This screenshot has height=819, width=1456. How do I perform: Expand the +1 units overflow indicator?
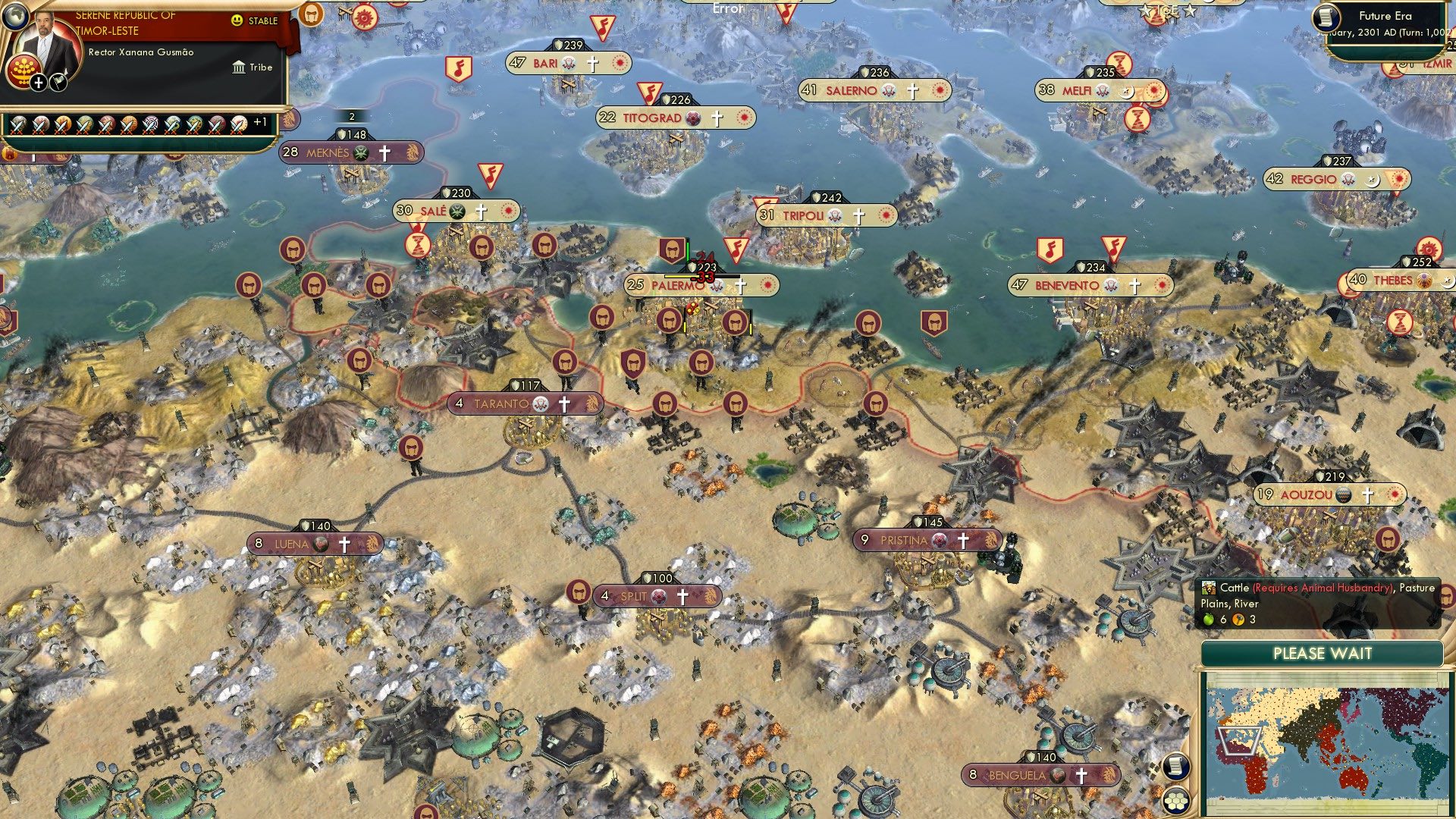point(259,123)
